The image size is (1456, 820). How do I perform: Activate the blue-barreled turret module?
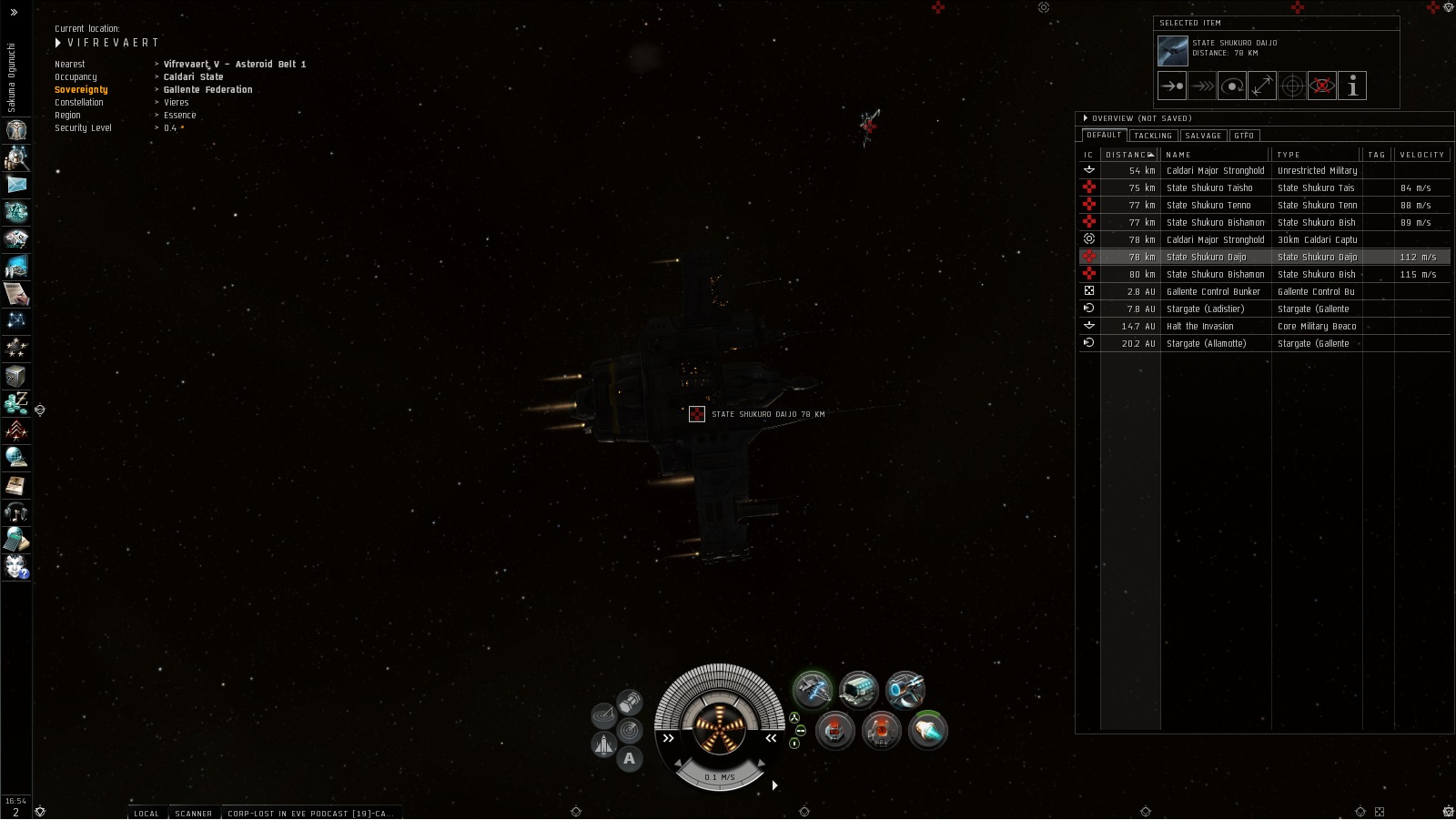point(905,690)
